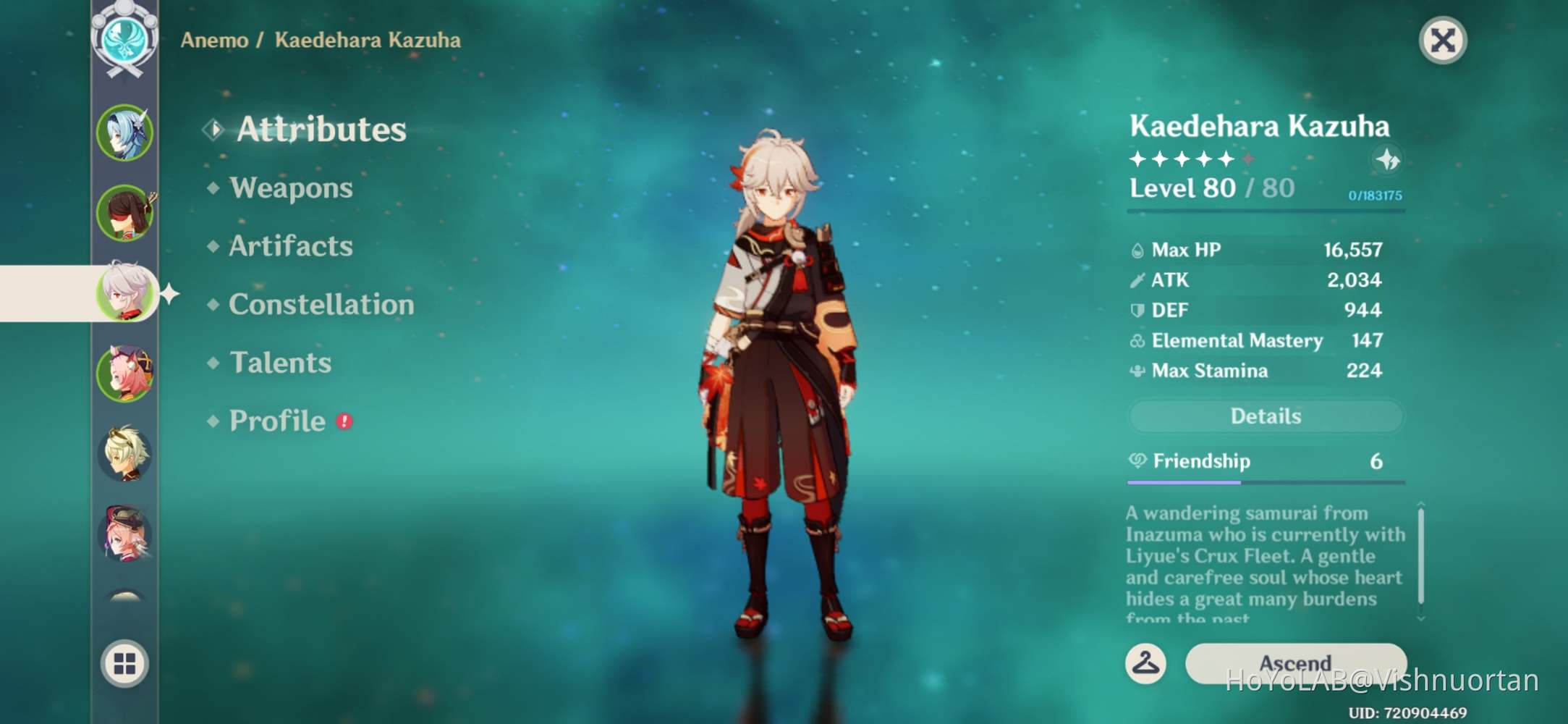Select the Talents section
1568x724 pixels.
[x=279, y=363]
